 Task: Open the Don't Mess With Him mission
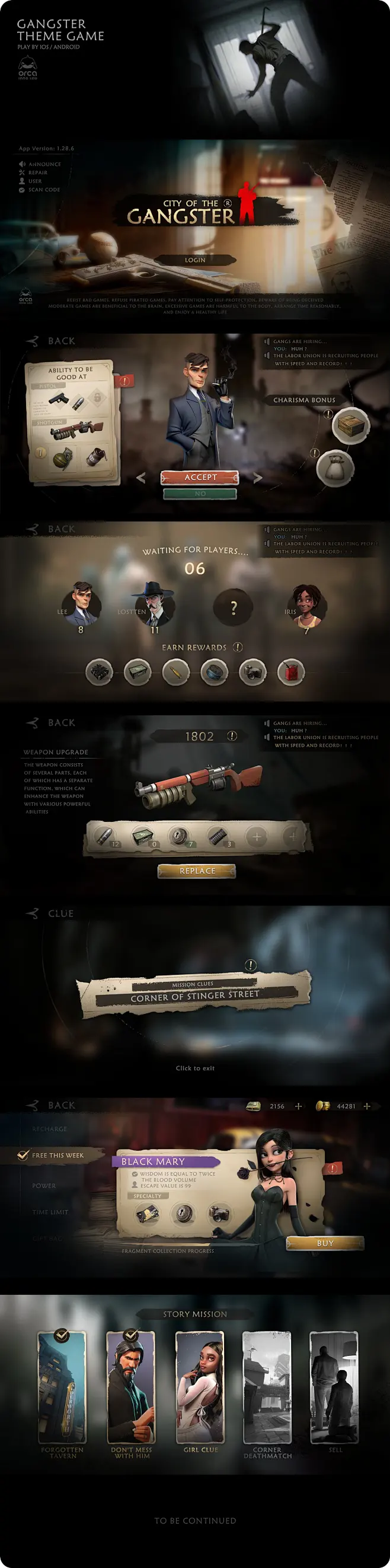[x=131, y=1387]
